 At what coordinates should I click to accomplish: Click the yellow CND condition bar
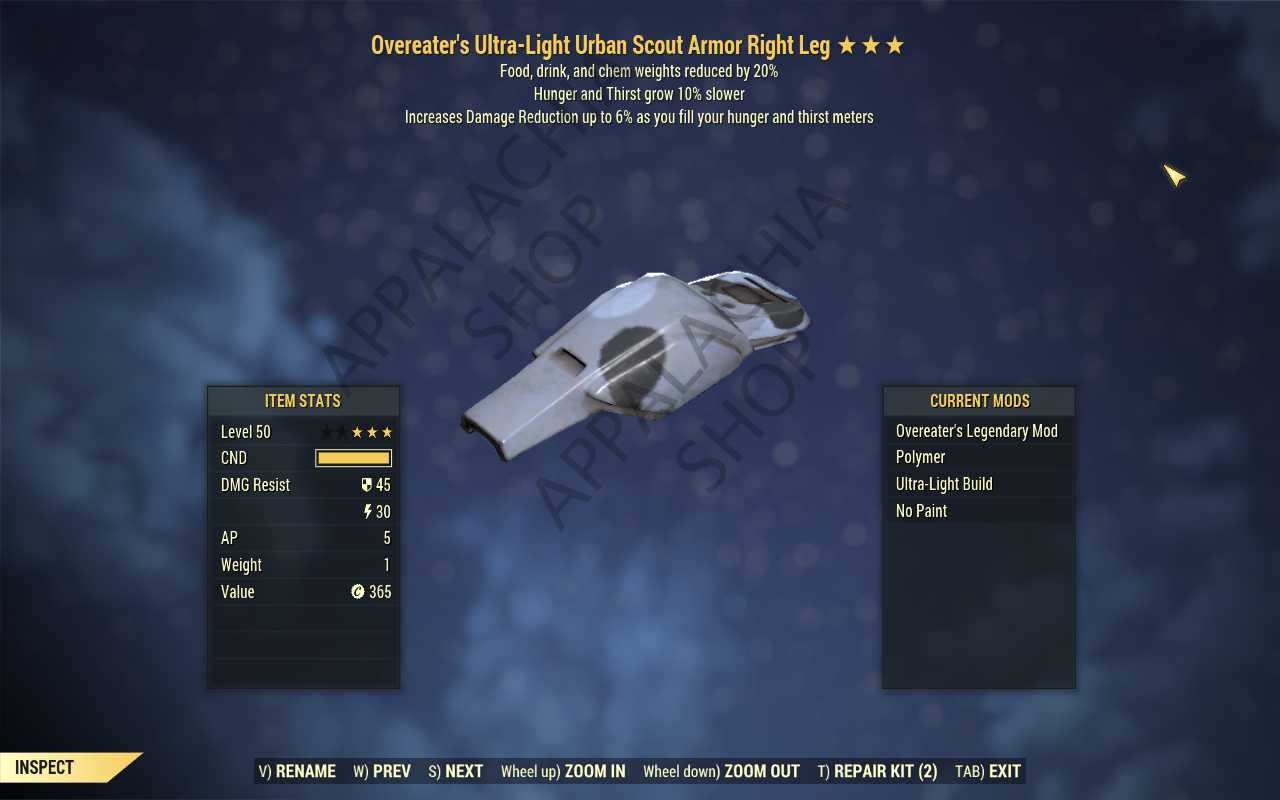(x=353, y=457)
